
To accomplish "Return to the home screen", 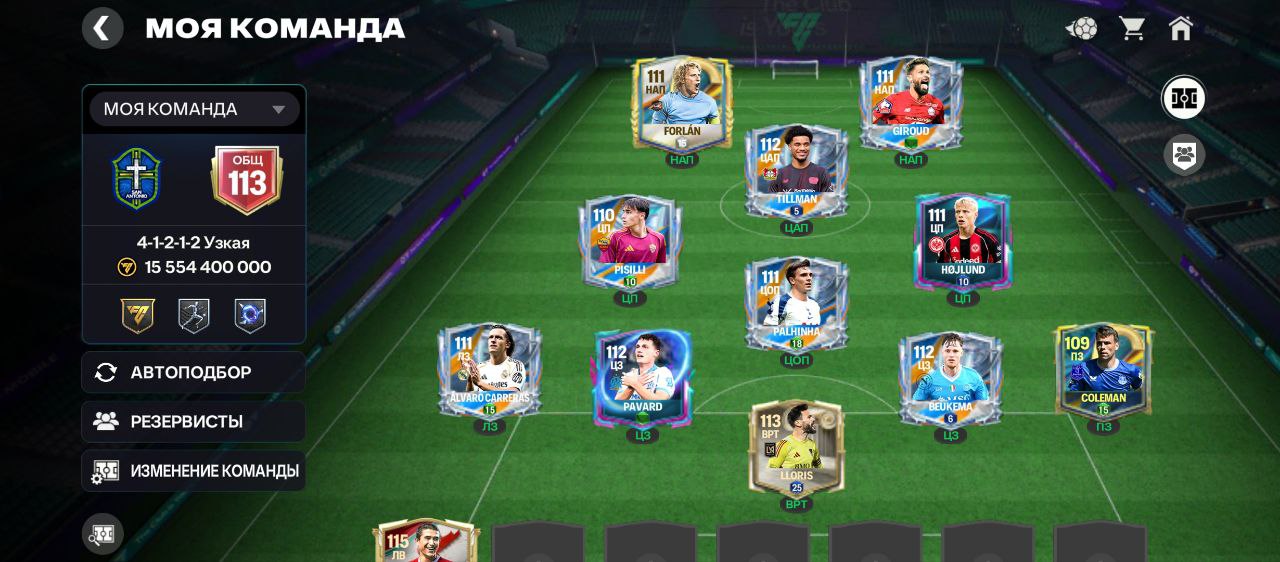I will [x=1181, y=29].
